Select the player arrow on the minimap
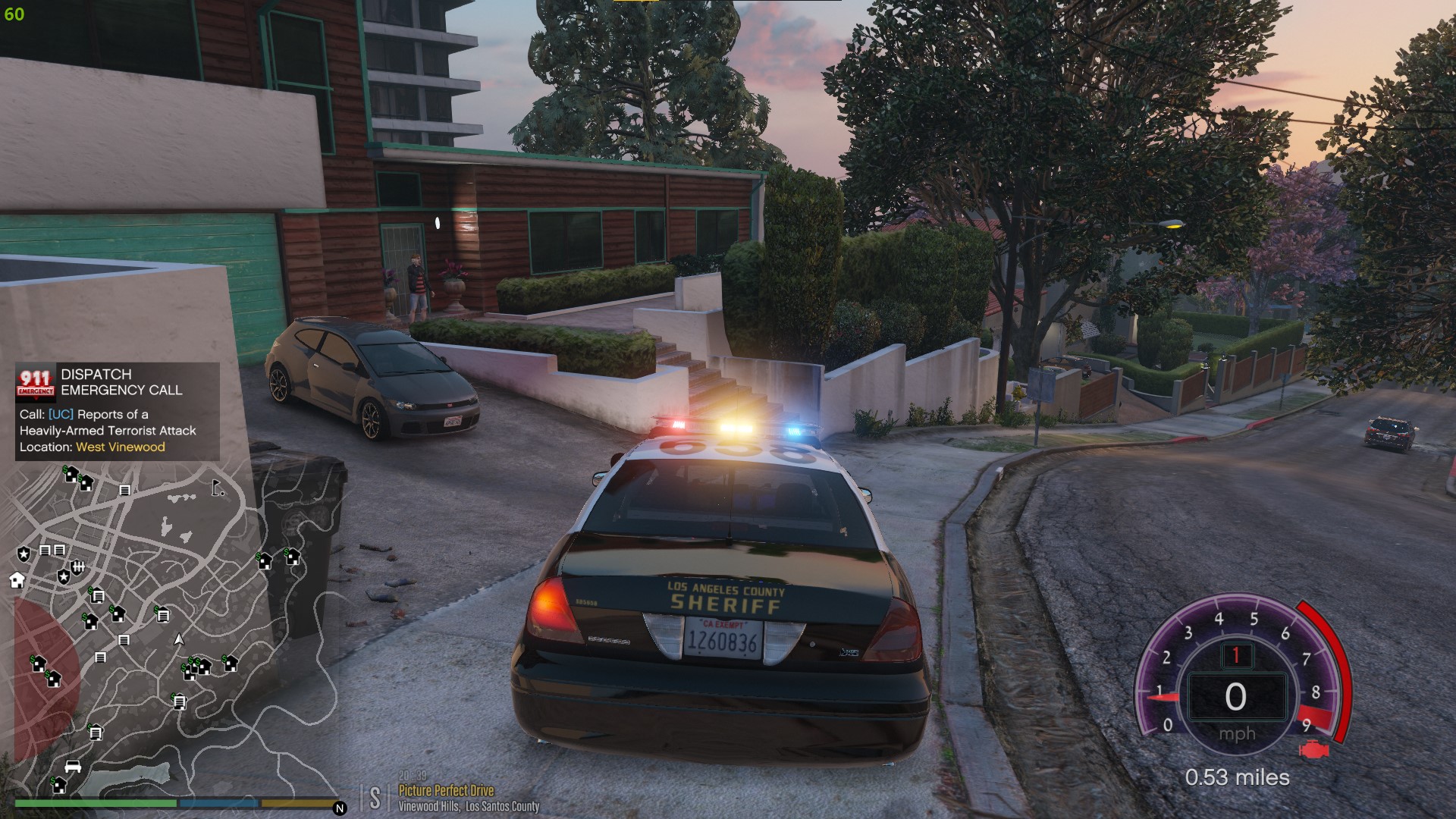Image resolution: width=1456 pixels, height=819 pixels. [x=179, y=640]
